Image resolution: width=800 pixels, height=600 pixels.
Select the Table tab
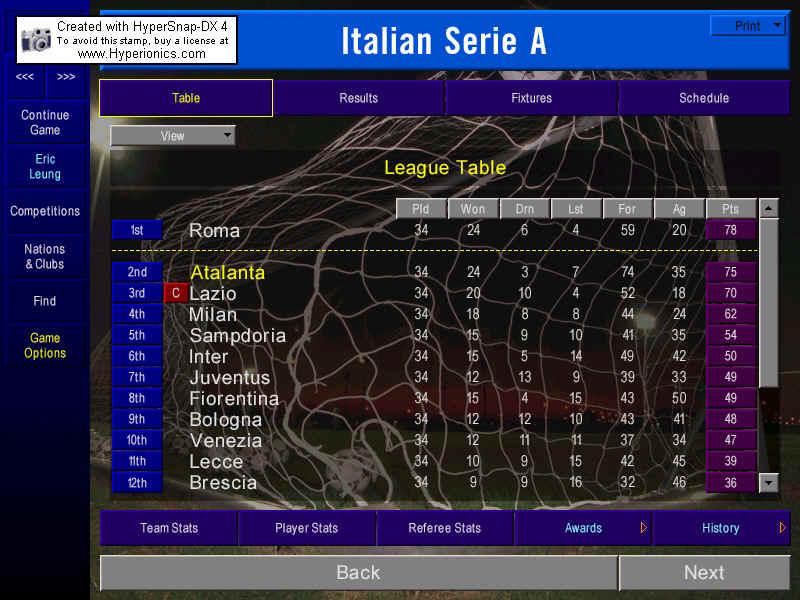186,98
